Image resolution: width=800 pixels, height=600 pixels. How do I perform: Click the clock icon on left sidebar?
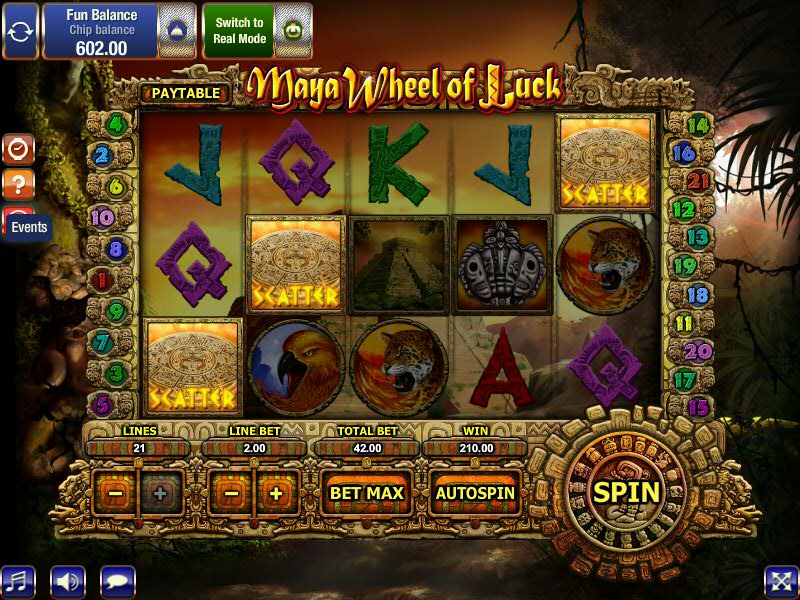pos(19,149)
